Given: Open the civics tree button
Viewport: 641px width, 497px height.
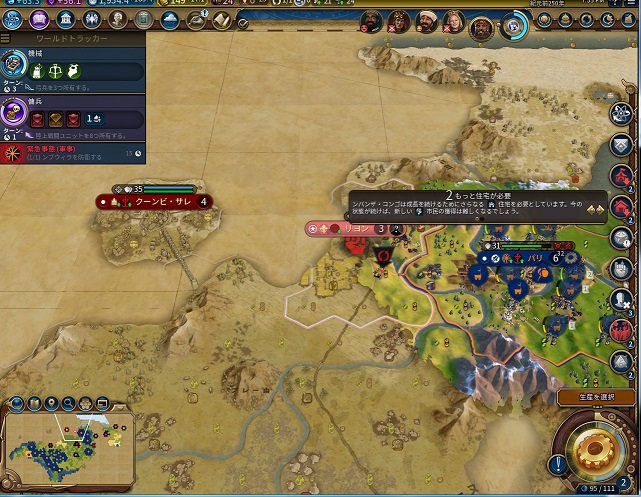Looking at the screenshot, I should tap(39, 21).
